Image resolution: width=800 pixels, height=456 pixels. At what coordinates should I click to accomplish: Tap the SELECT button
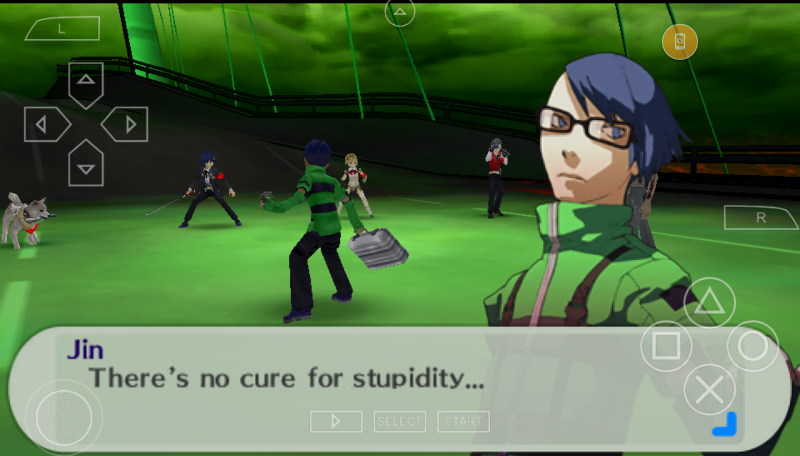click(x=399, y=422)
